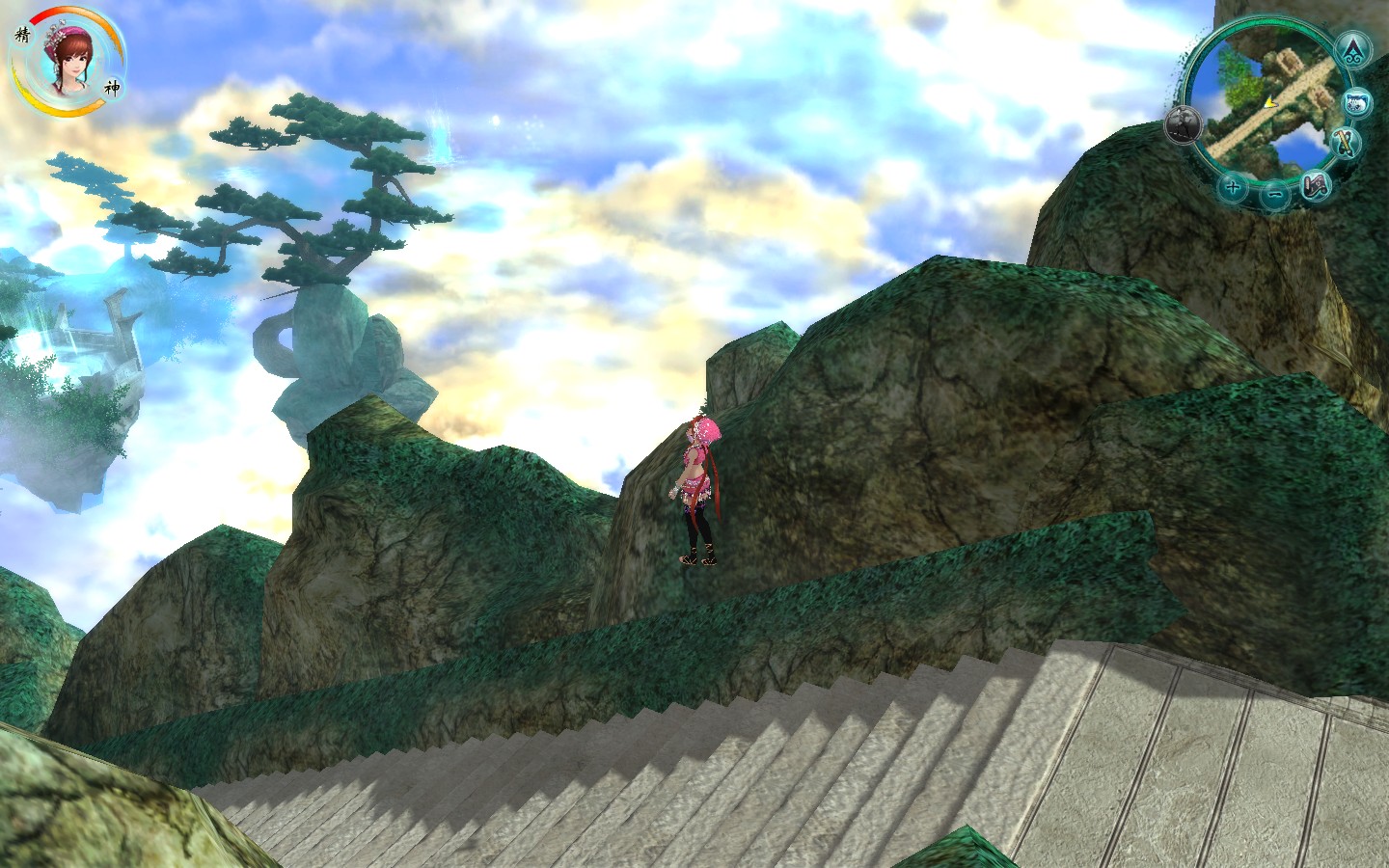
Task: Select the sword icon on the minimap ring
Action: click(x=1346, y=143)
